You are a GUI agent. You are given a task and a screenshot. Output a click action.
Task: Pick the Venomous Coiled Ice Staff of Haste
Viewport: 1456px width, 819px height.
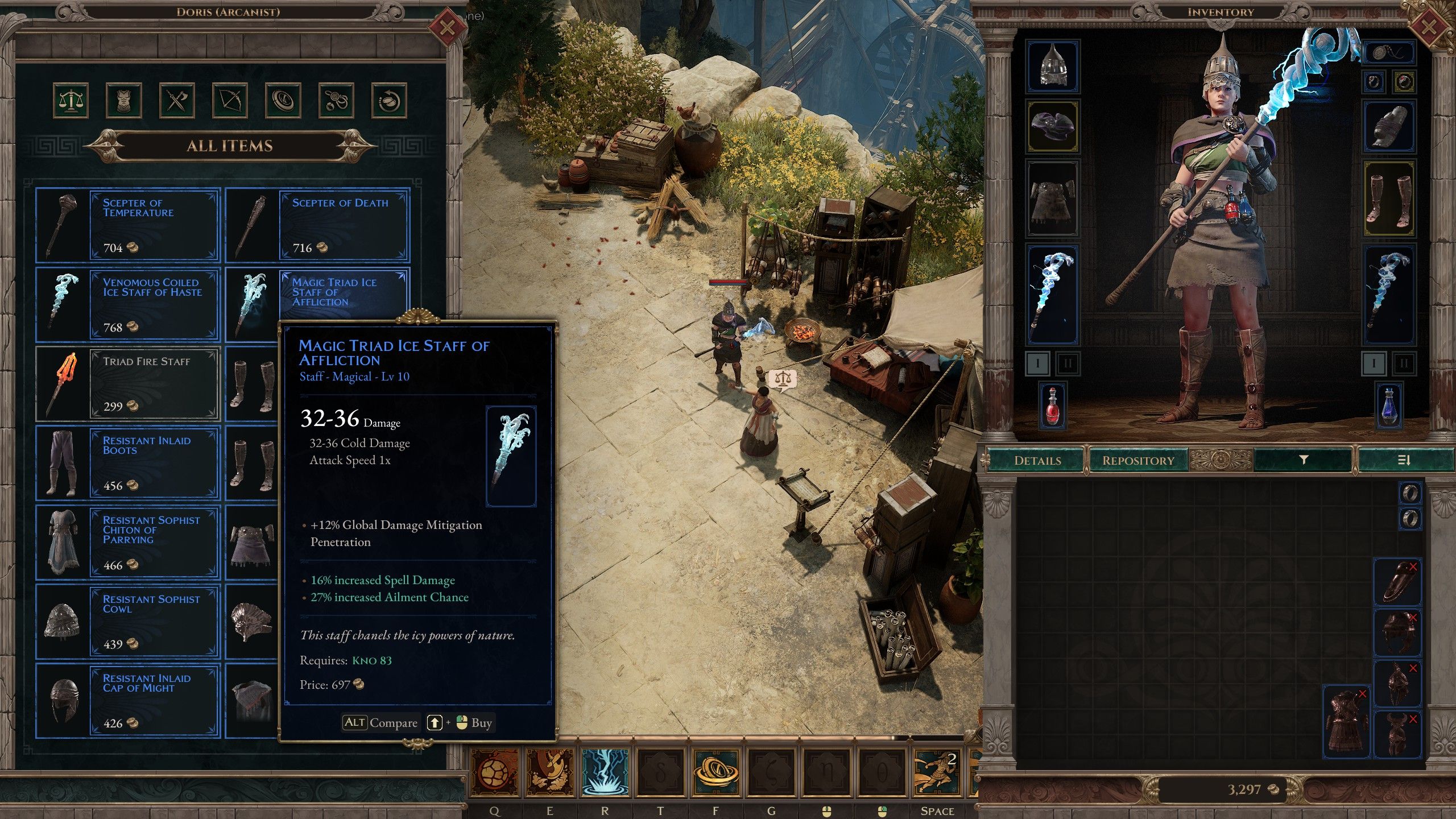(x=128, y=305)
